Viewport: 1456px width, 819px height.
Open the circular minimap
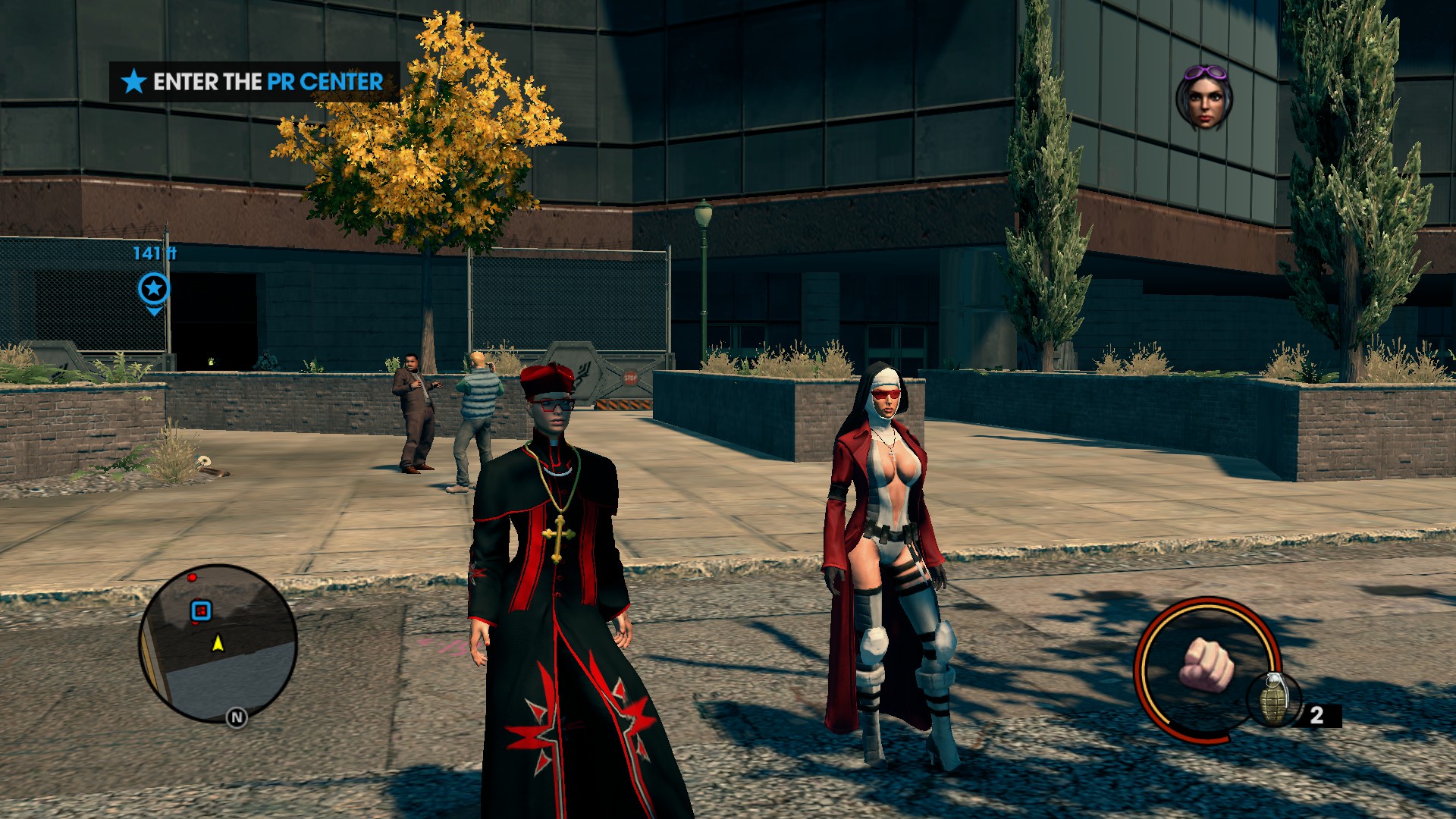pos(218,643)
